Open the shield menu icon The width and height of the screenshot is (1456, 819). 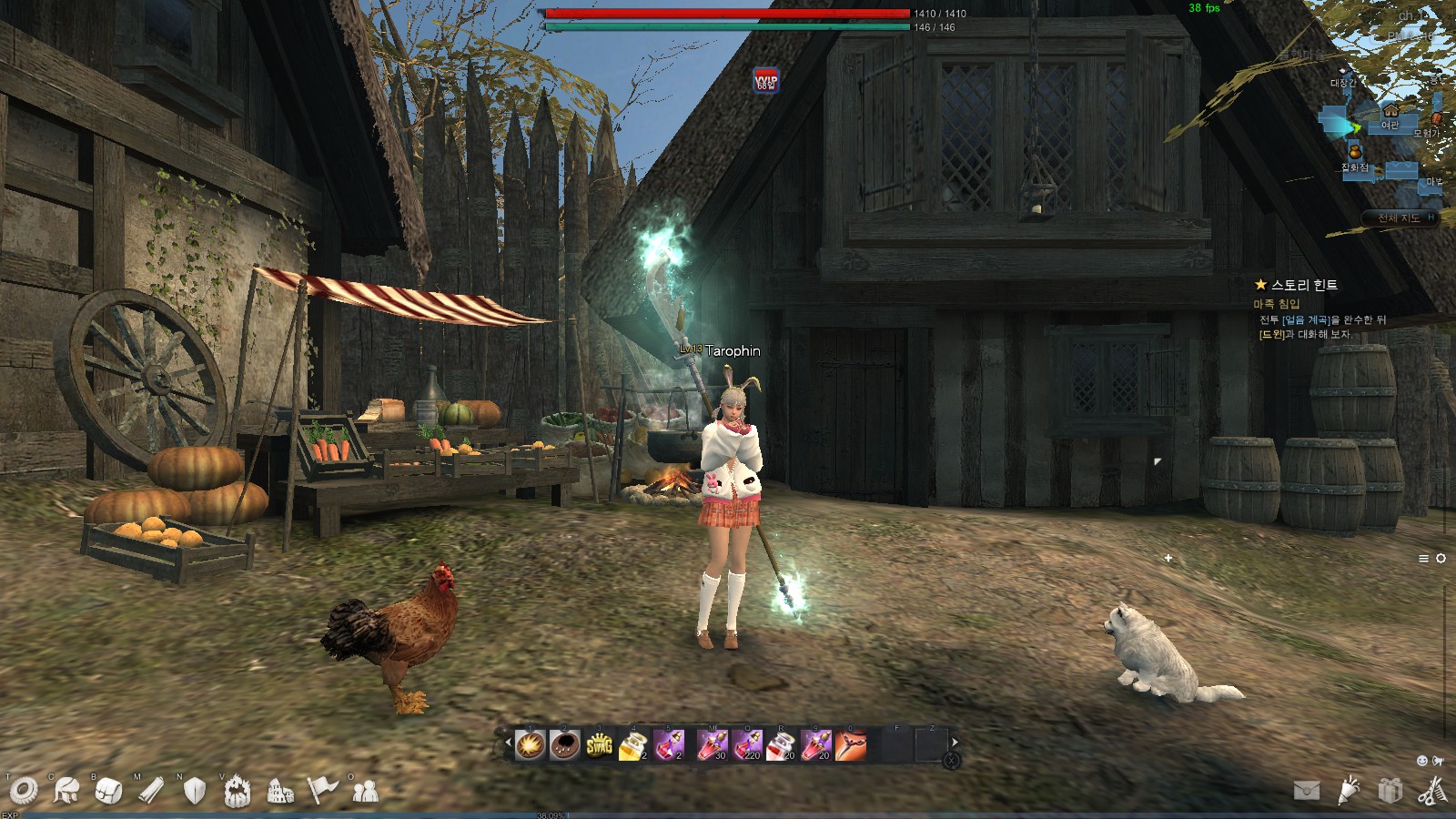(194, 791)
